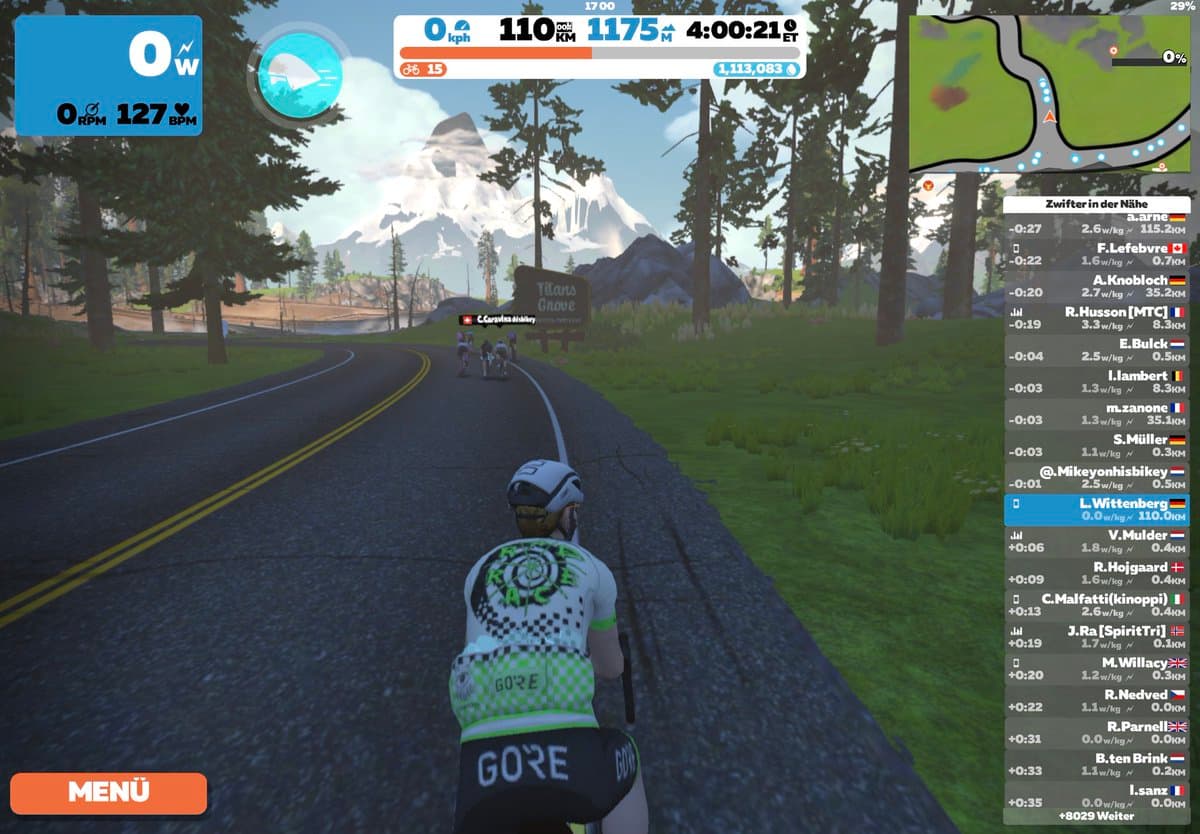Open the orange MENÜ button
The image size is (1200, 834).
pyautogui.click(x=108, y=792)
